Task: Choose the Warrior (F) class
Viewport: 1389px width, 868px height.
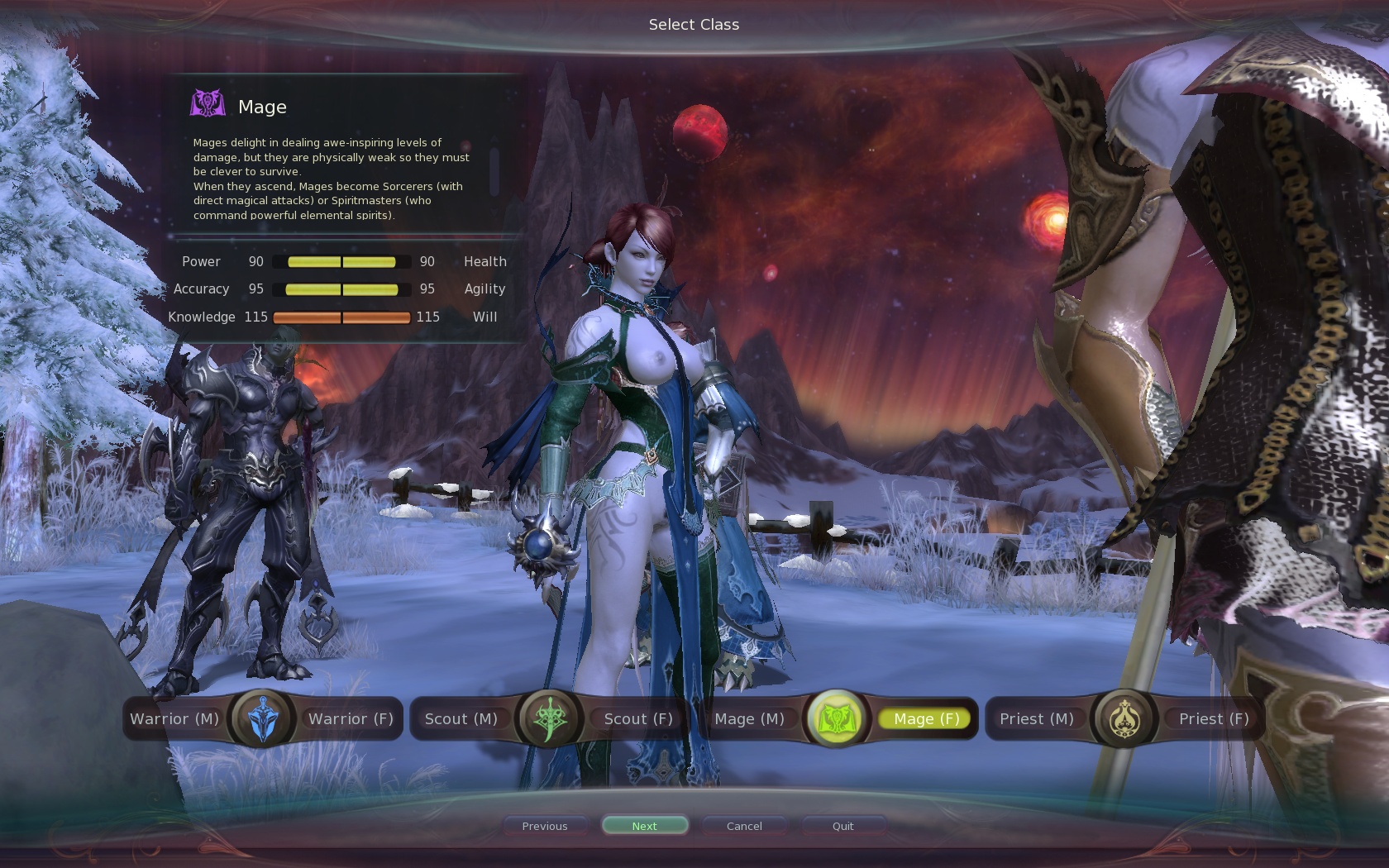Action: 351,719
